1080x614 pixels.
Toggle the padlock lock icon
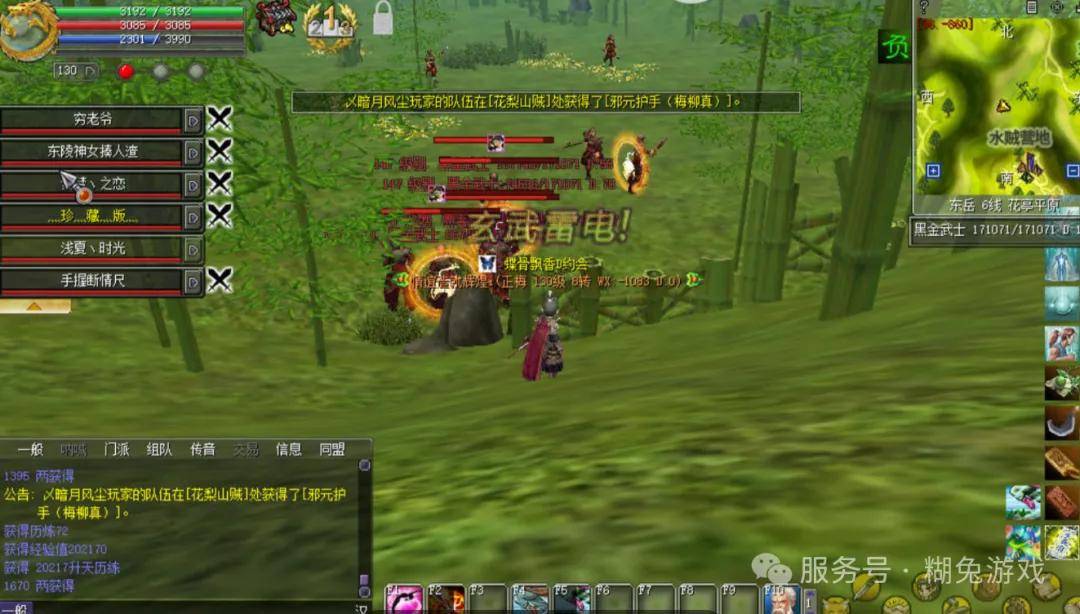pos(383,18)
